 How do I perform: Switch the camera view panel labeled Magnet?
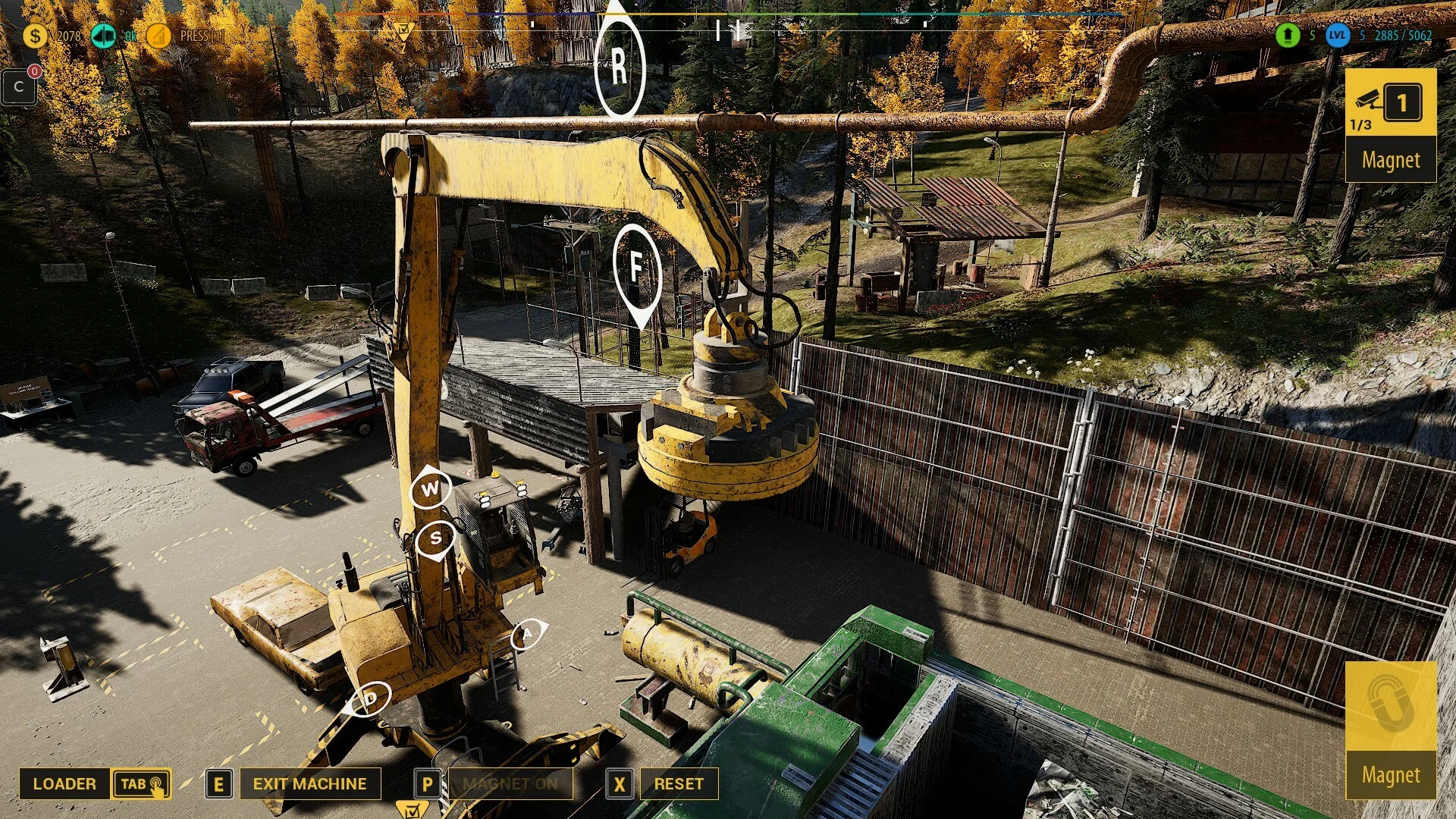pos(1391,125)
